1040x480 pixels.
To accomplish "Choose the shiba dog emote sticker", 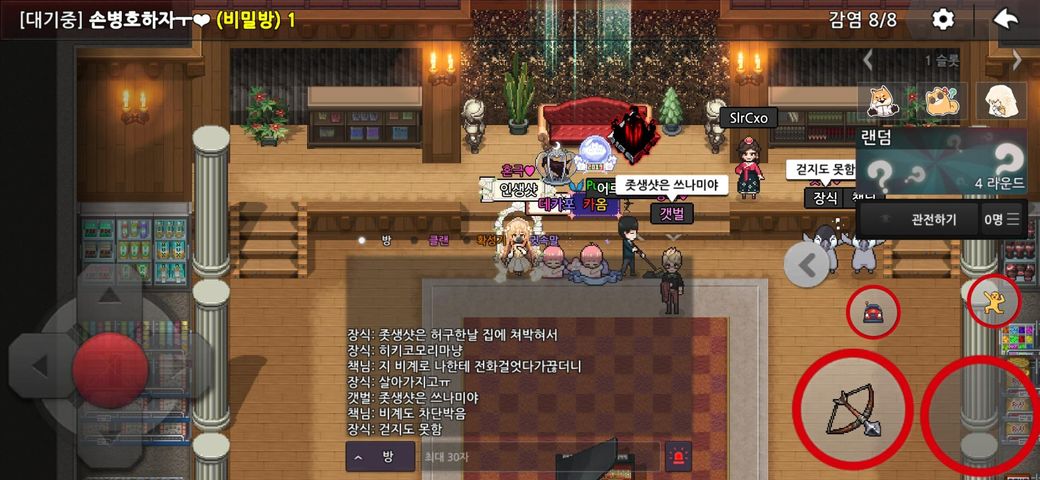I will [x=885, y=101].
